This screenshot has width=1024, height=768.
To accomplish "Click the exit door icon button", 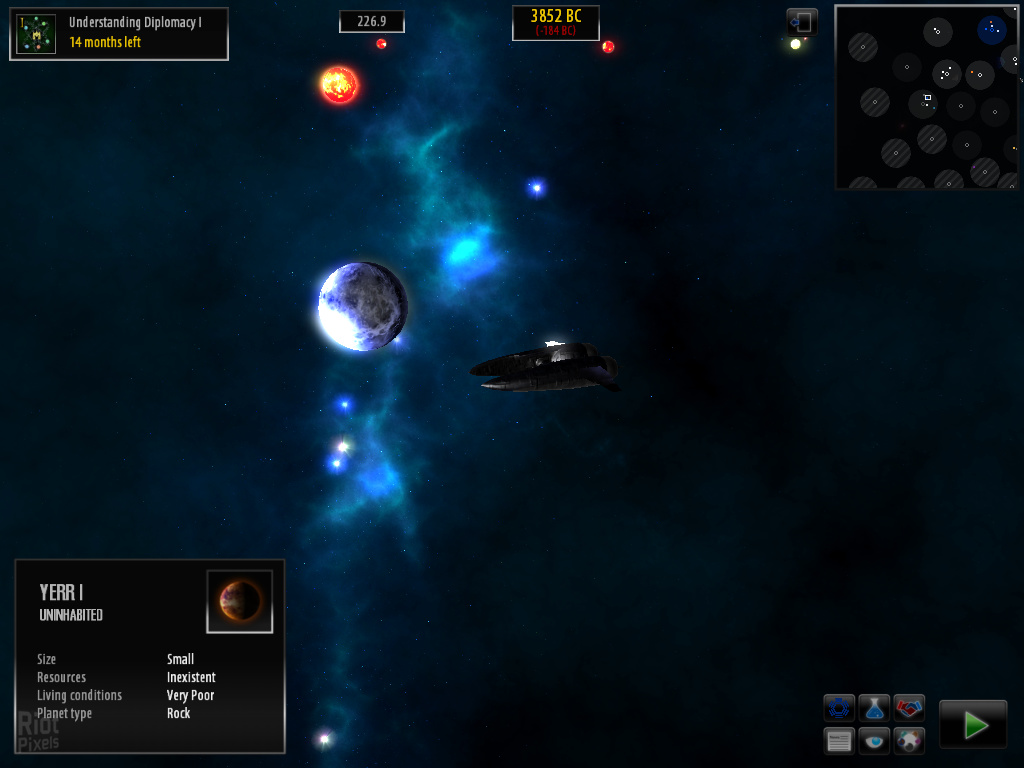I will click(802, 21).
